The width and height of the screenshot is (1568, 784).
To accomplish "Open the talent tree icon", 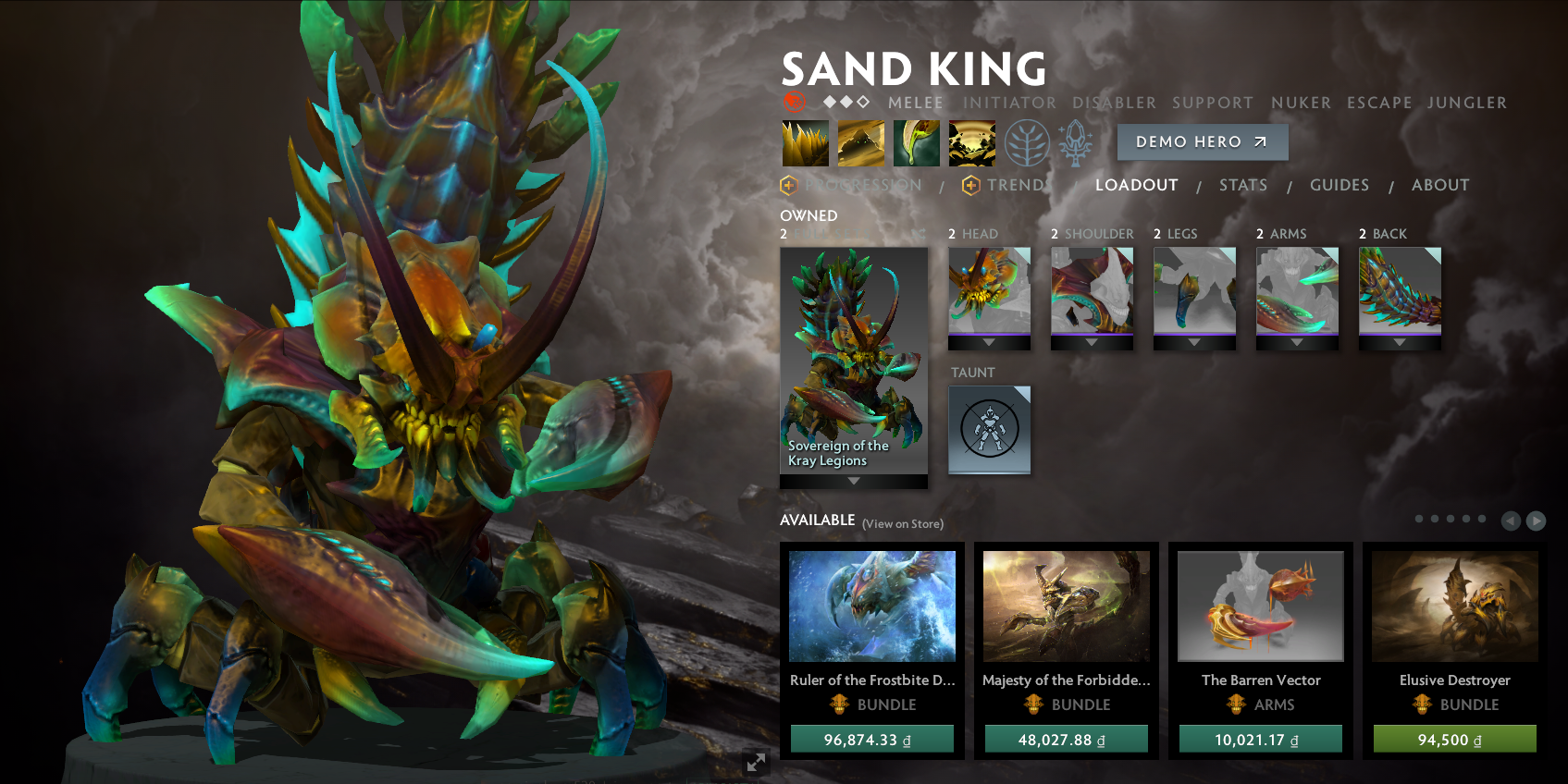I will pos(1029,142).
